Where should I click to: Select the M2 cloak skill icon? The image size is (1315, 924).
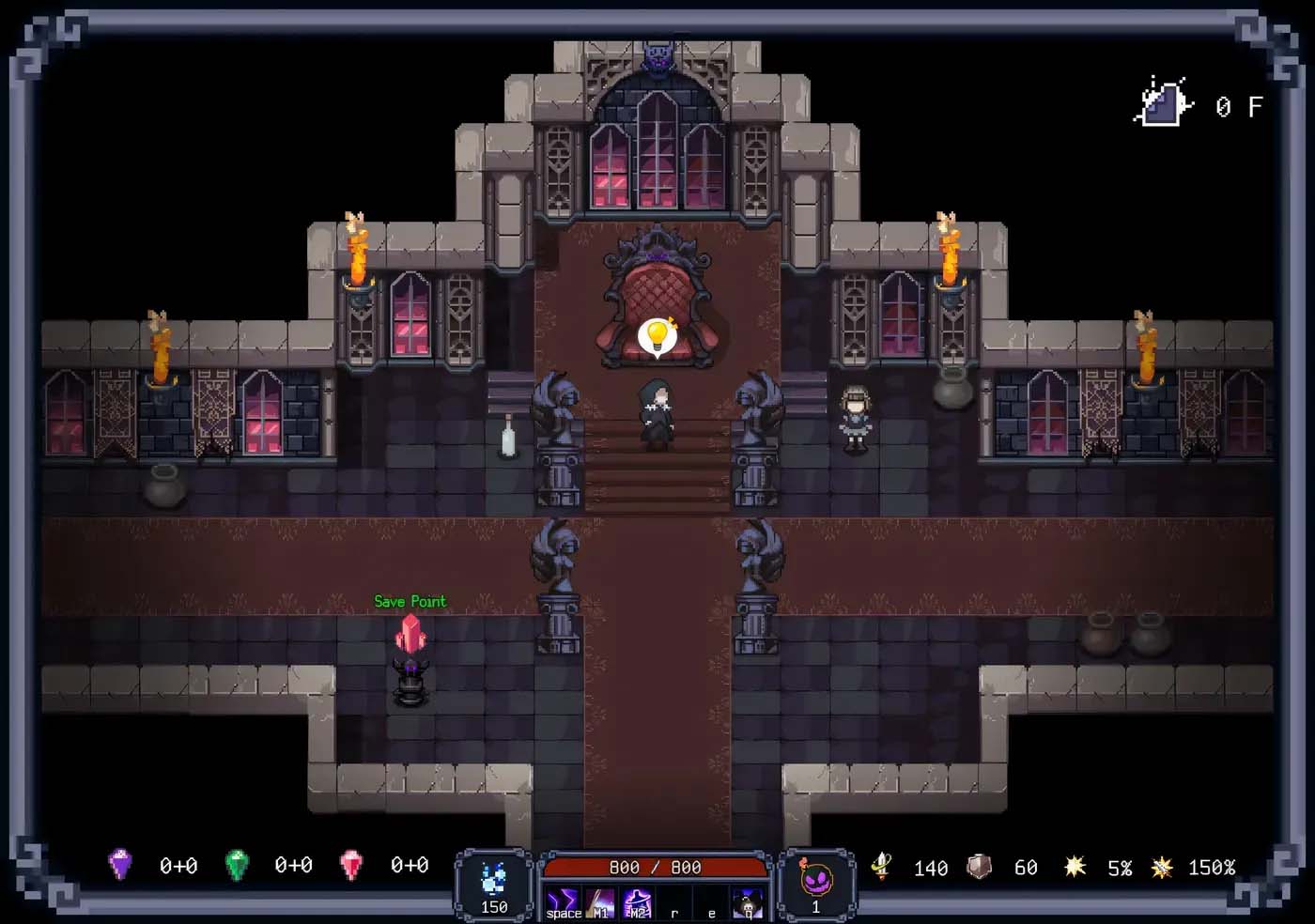(x=637, y=903)
